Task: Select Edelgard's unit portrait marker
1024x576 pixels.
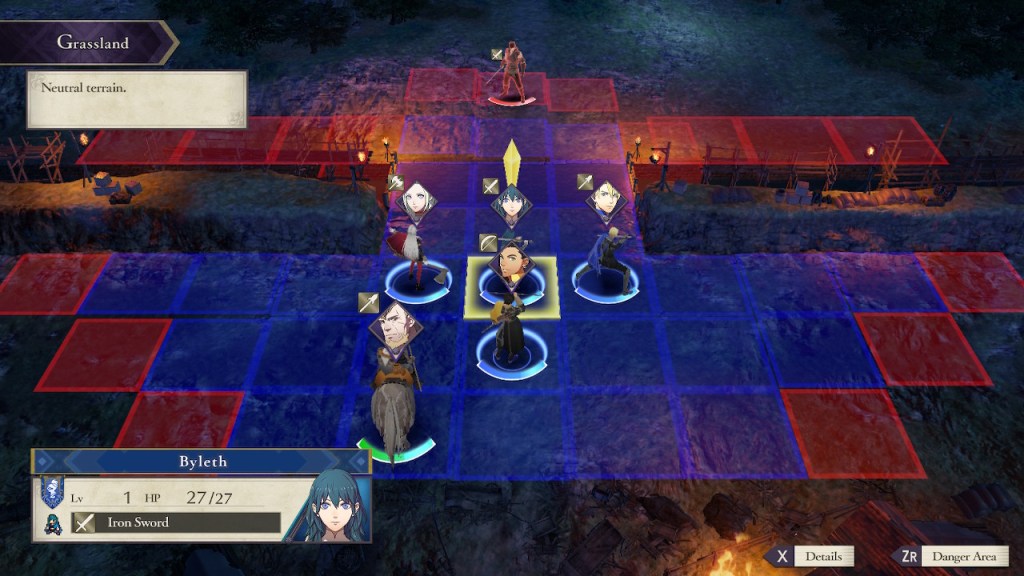Action: click(415, 203)
